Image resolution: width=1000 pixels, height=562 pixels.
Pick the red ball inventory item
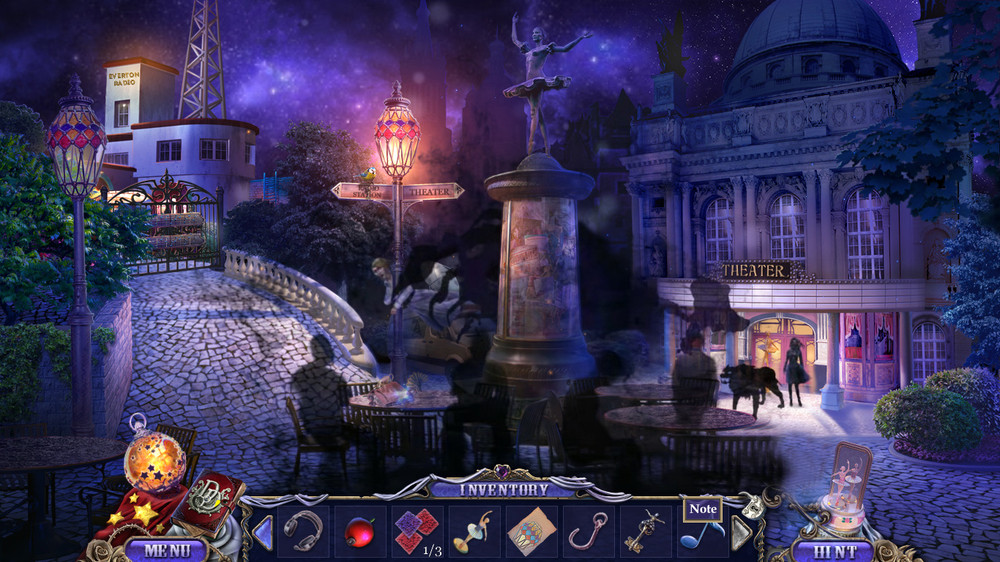[x=359, y=530]
